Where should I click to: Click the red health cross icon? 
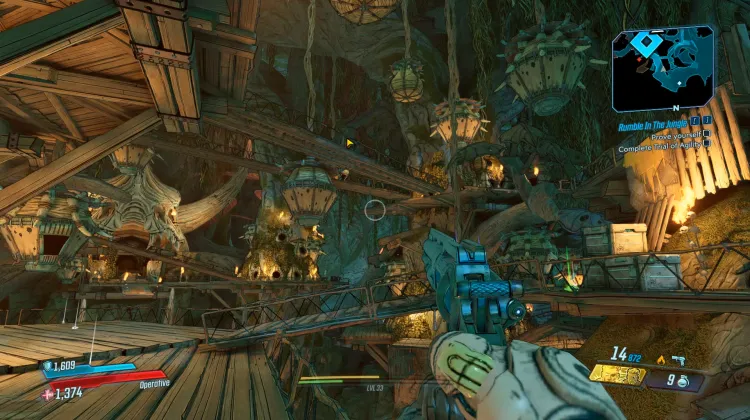(x=48, y=395)
